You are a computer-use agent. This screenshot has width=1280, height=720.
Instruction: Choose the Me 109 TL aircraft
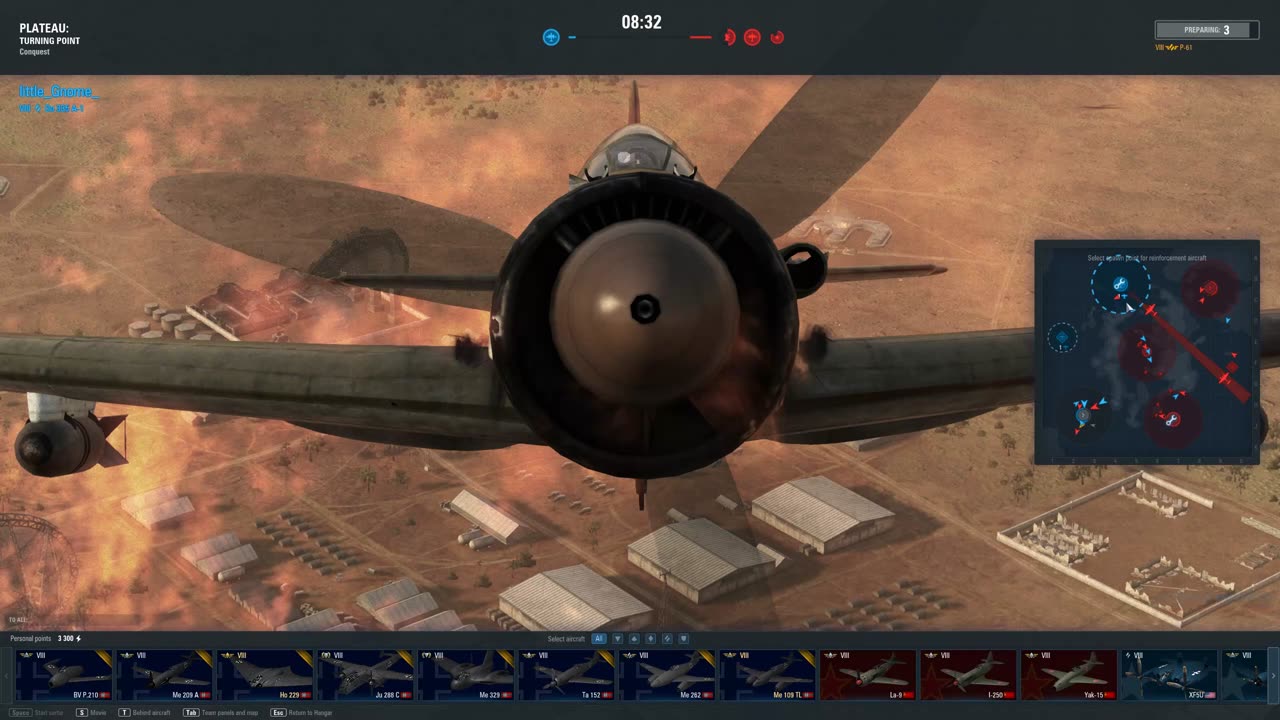[767, 674]
